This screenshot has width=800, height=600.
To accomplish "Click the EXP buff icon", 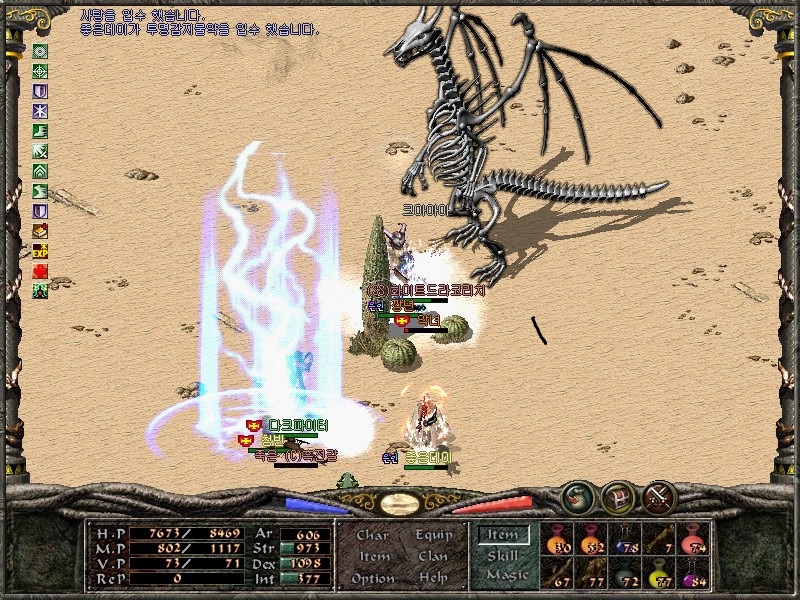I will point(41,251).
